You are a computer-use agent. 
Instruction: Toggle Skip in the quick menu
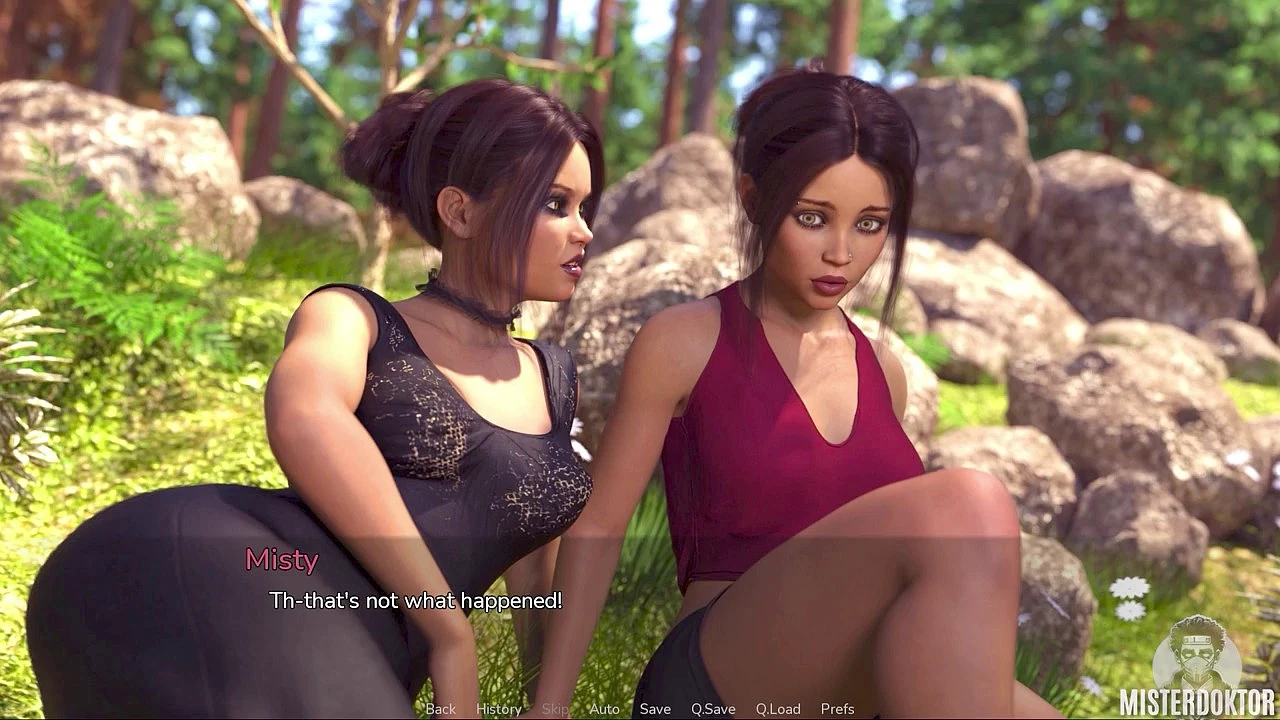[555, 709]
